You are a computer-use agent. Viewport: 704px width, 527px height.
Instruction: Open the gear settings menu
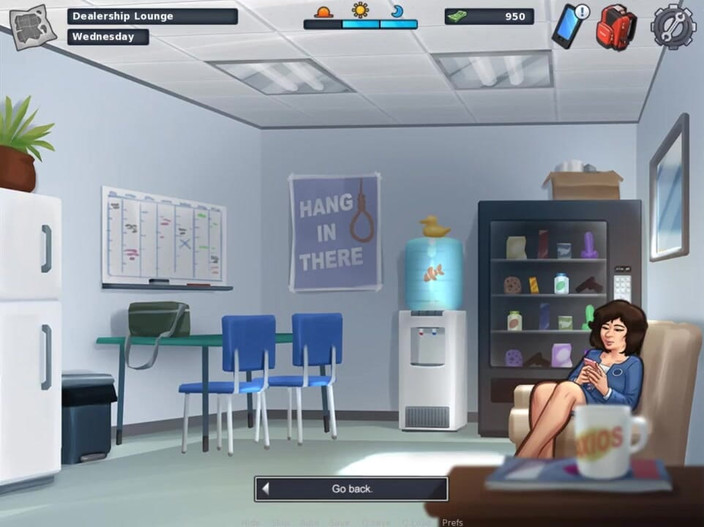[x=672, y=26]
